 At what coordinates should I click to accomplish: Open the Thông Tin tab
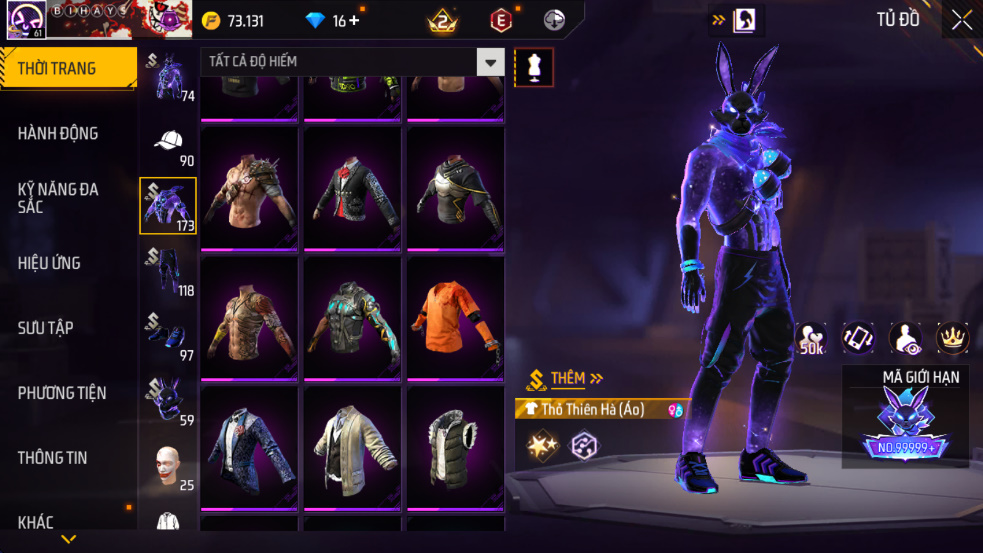[52, 458]
